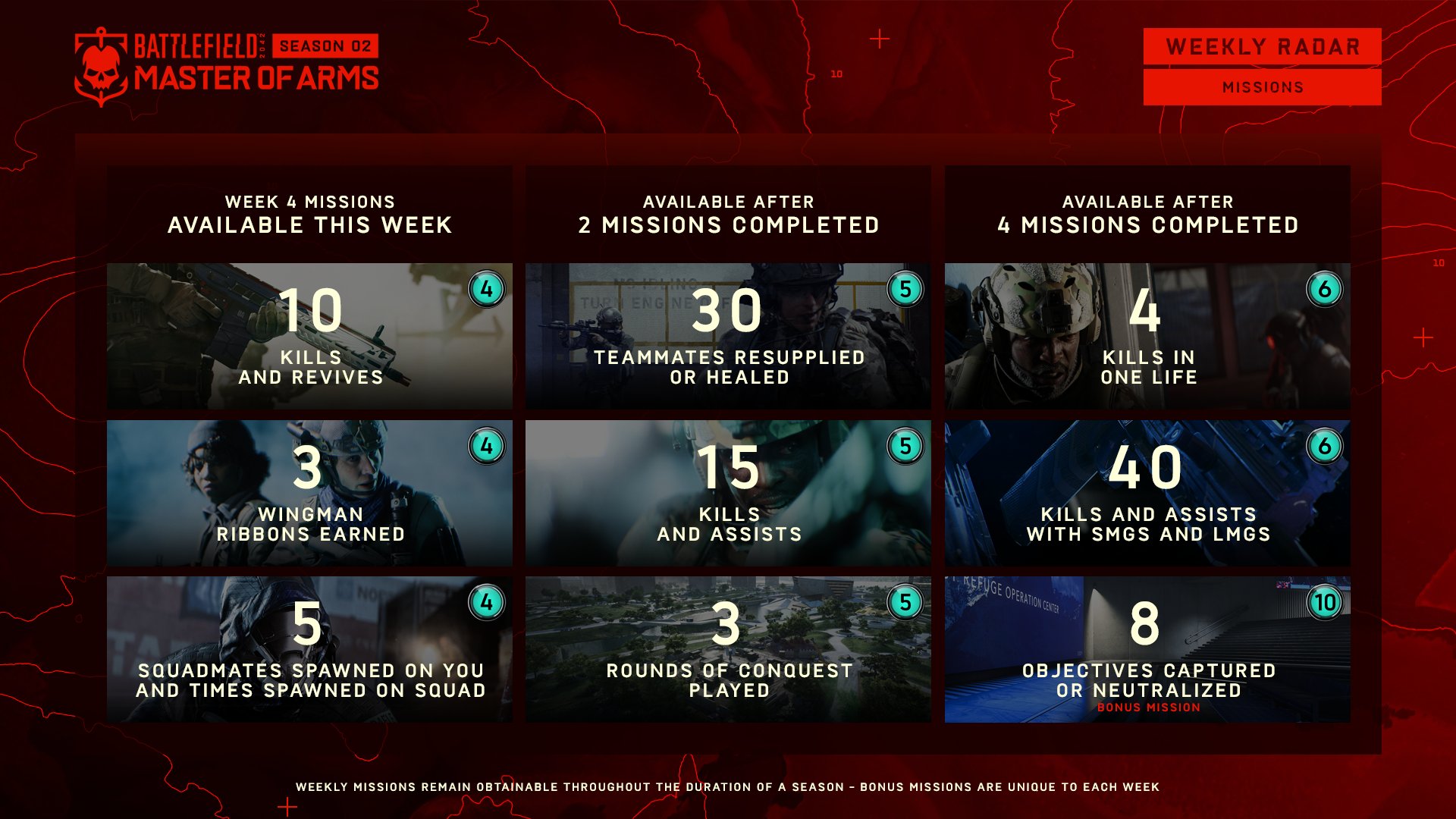
Task: Open the 3 Rounds of Conquest Played mission
Action: (x=728, y=649)
